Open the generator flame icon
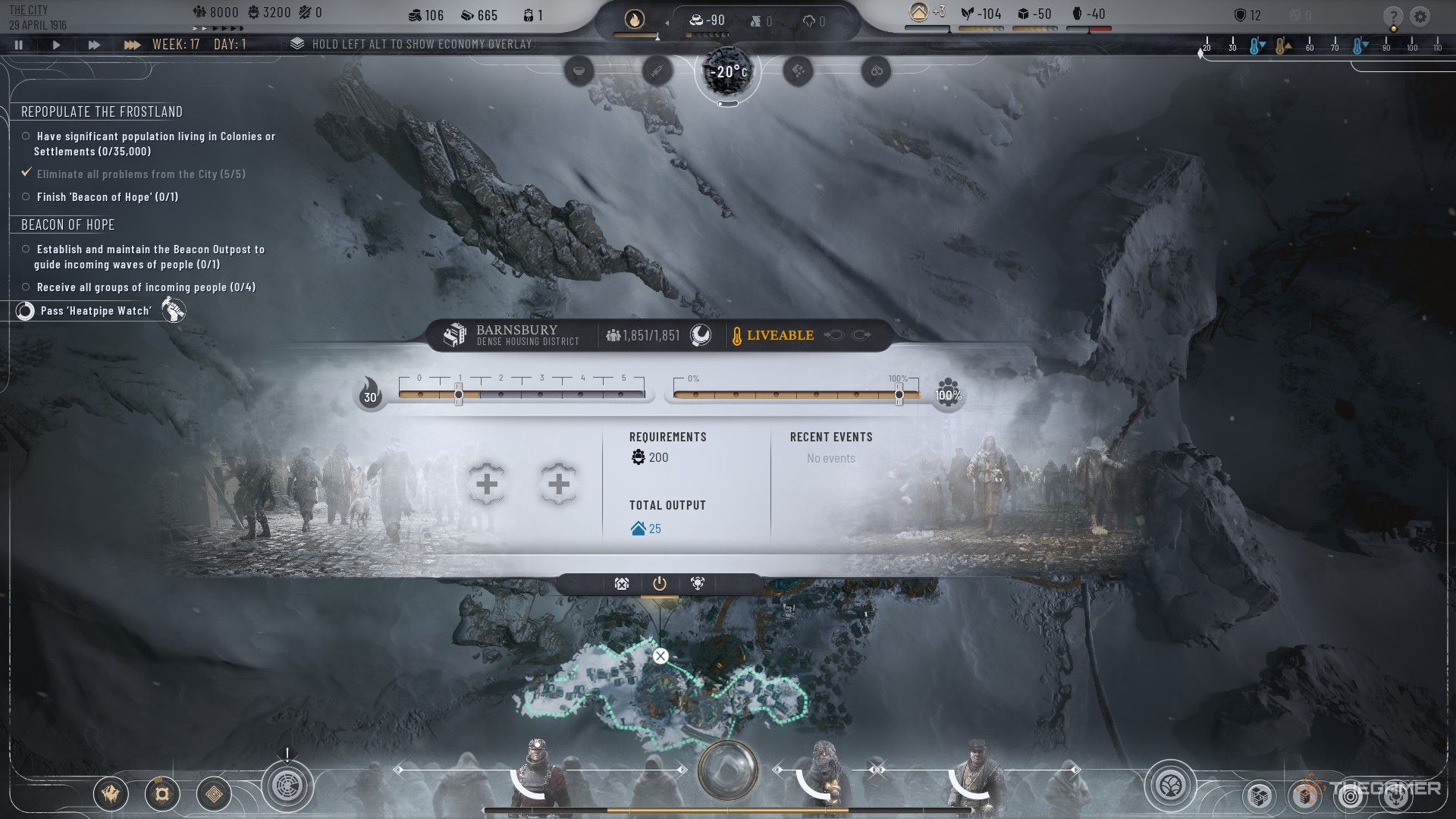This screenshot has width=1456, height=819. tap(634, 20)
